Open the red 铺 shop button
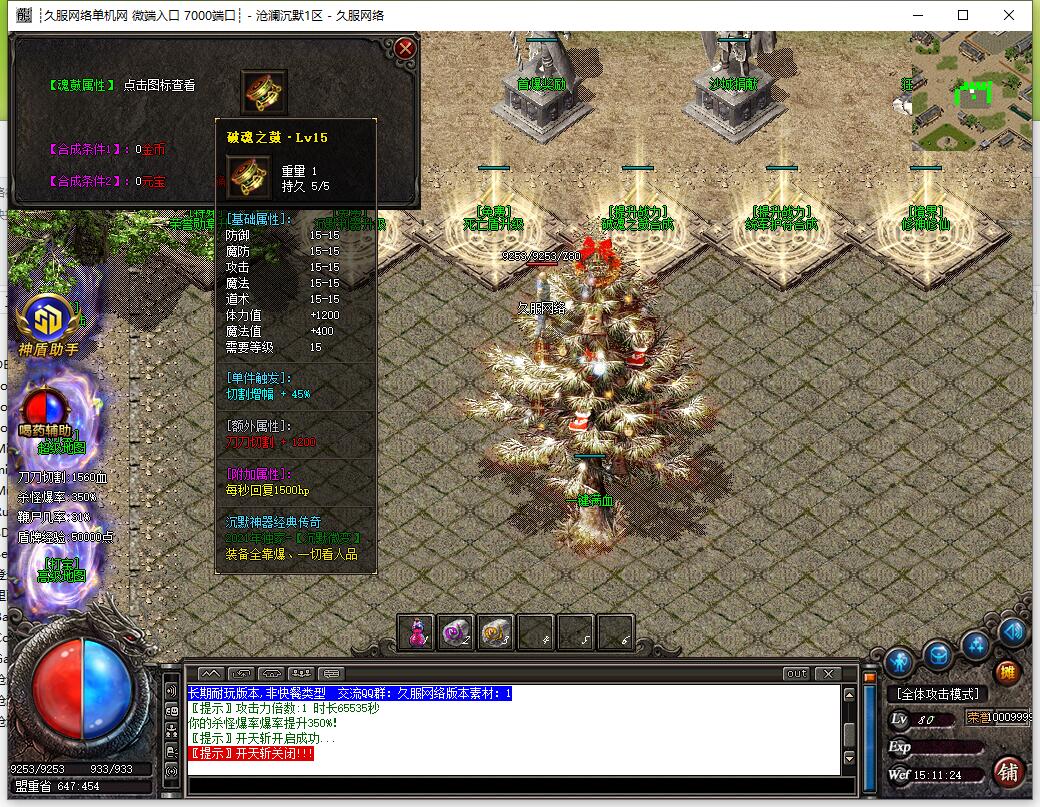The image size is (1040, 807). [x=1008, y=772]
